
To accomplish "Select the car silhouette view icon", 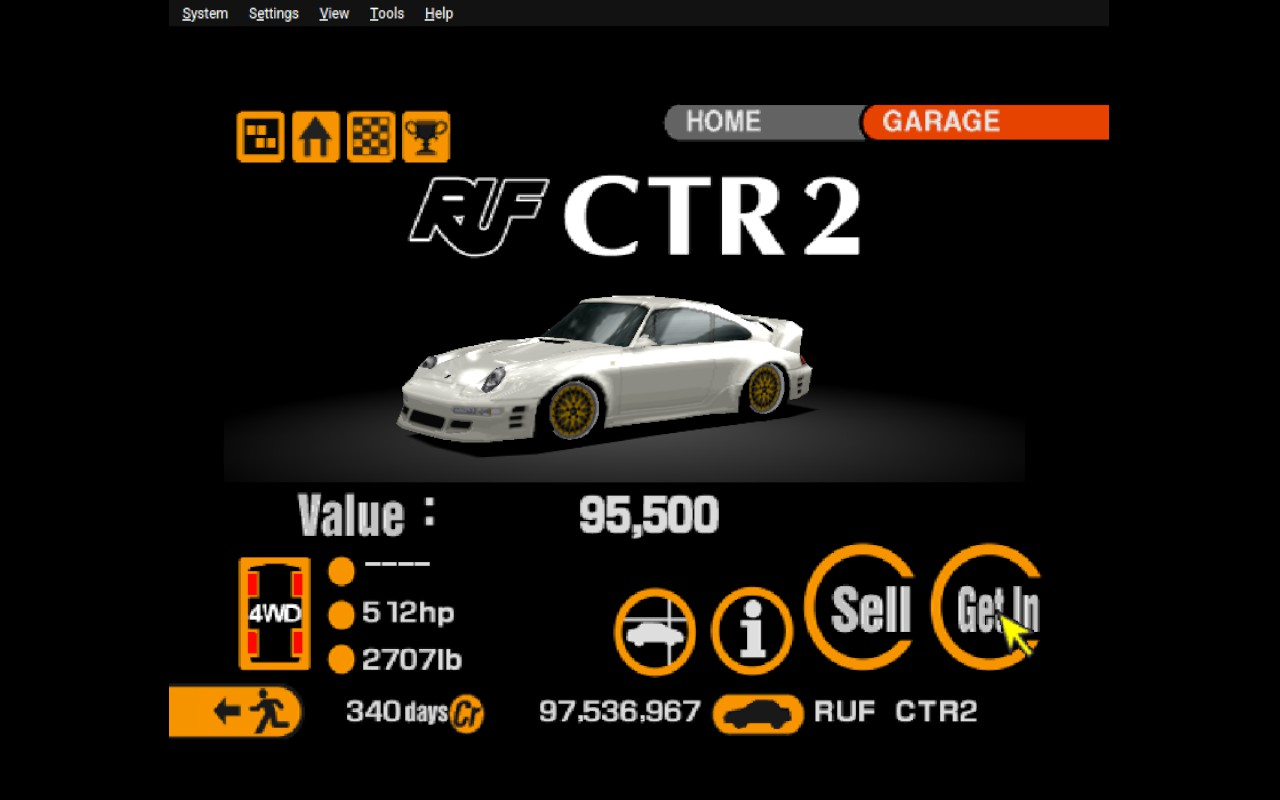I will click(x=655, y=631).
